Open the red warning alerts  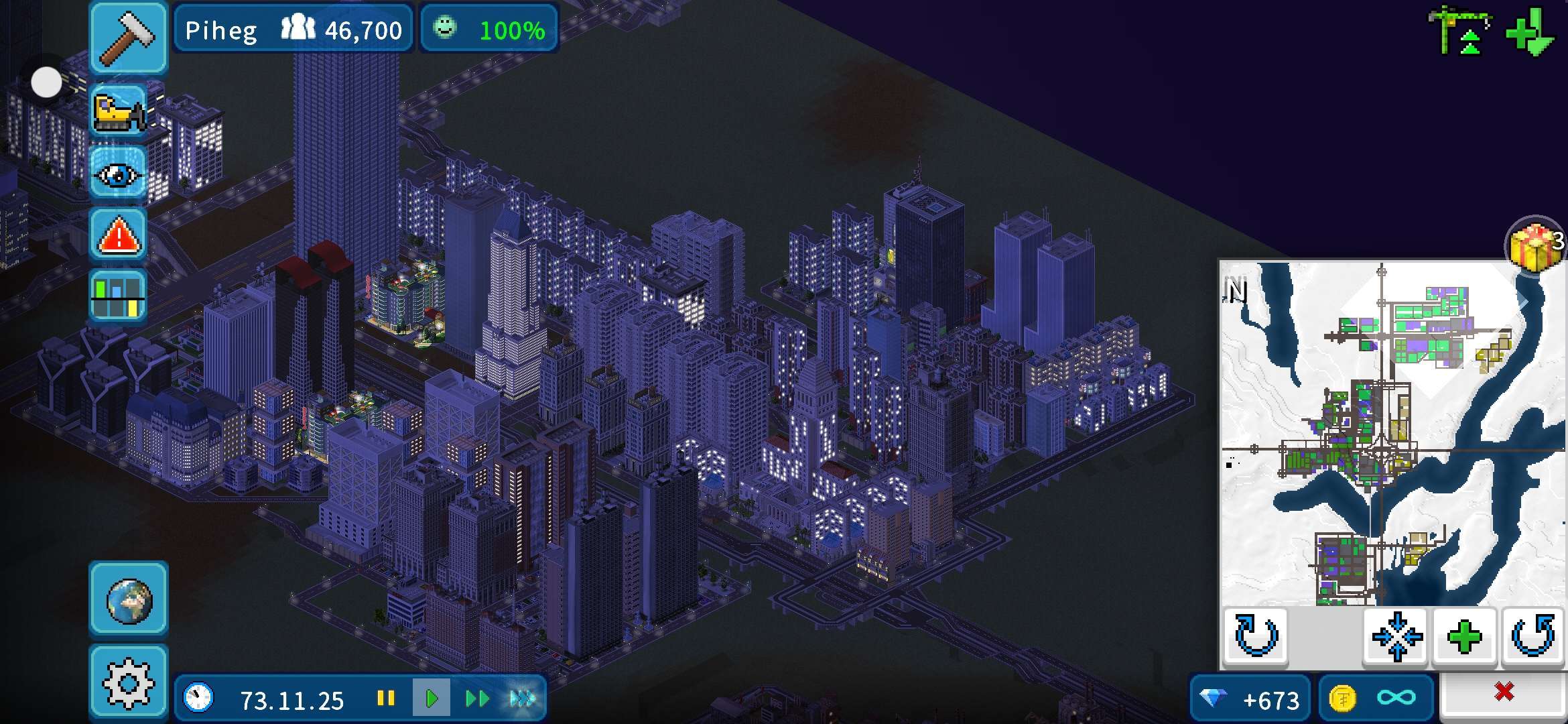[x=119, y=236]
